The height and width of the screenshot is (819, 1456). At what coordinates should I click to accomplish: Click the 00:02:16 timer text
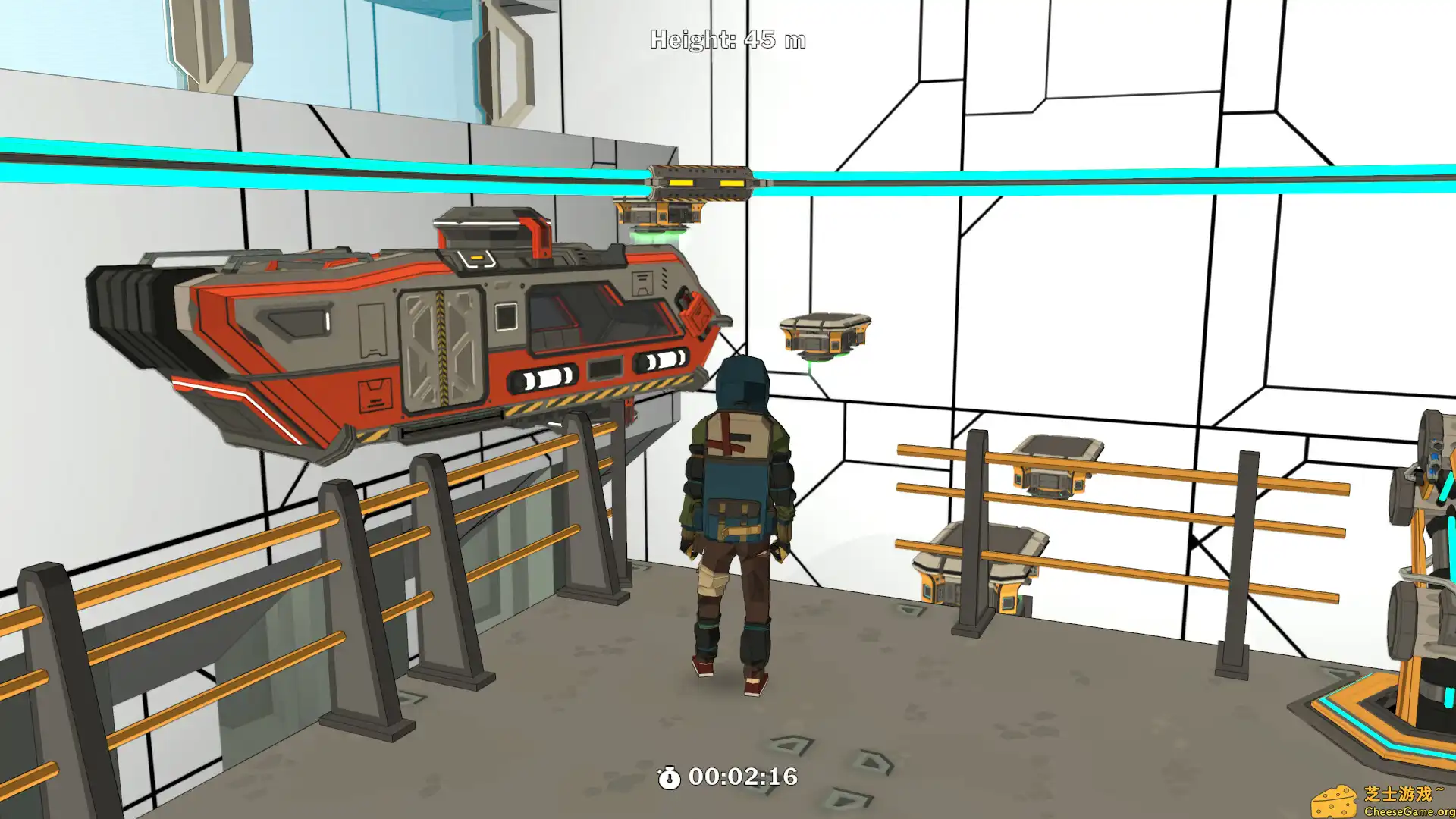coord(743,776)
